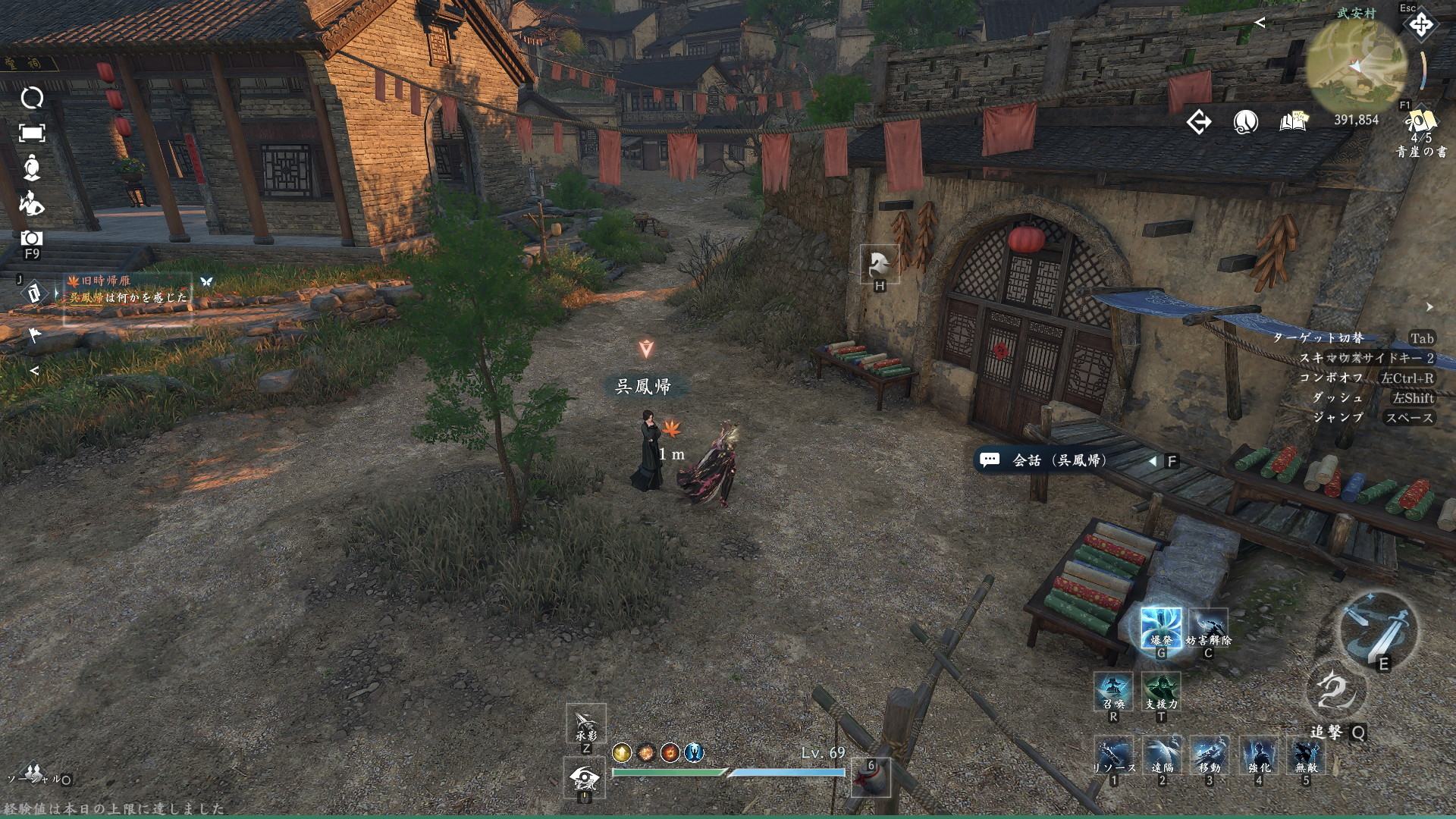Activate the 召喚 summon skill

(1113, 692)
